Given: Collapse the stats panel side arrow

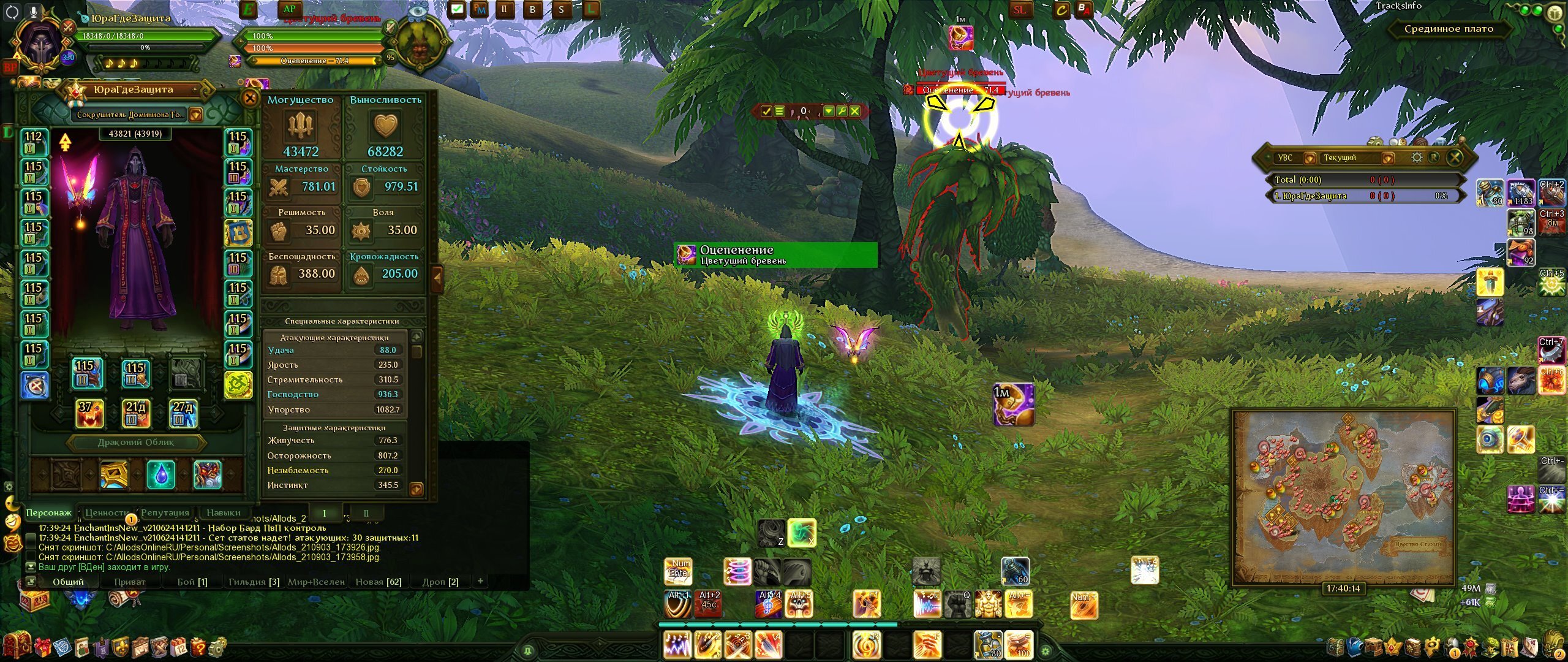Looking at the screenshot, I should pos(437,278).
